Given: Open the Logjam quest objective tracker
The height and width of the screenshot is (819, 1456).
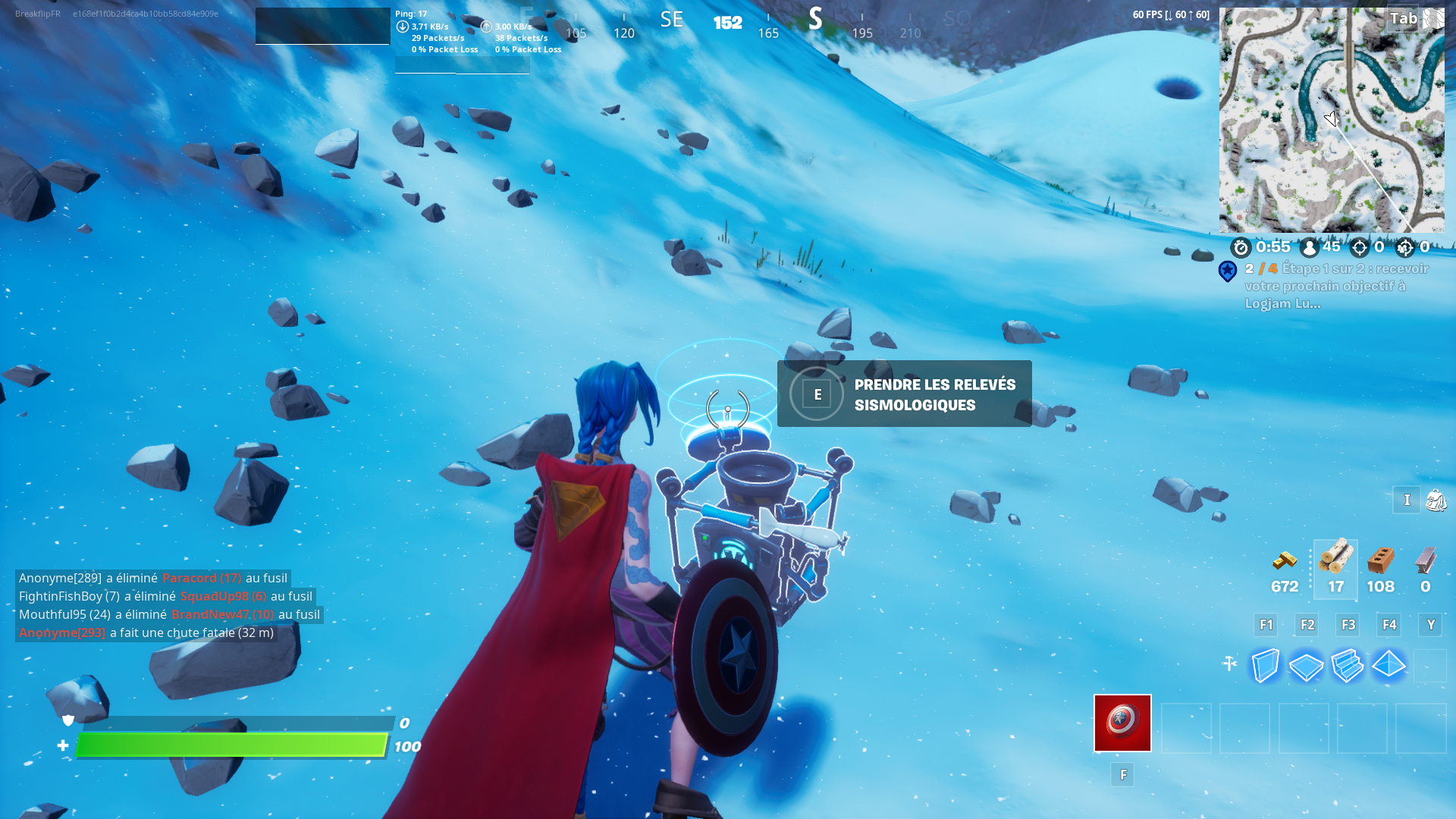Looking at the screenshot, I should point(1335,286).
